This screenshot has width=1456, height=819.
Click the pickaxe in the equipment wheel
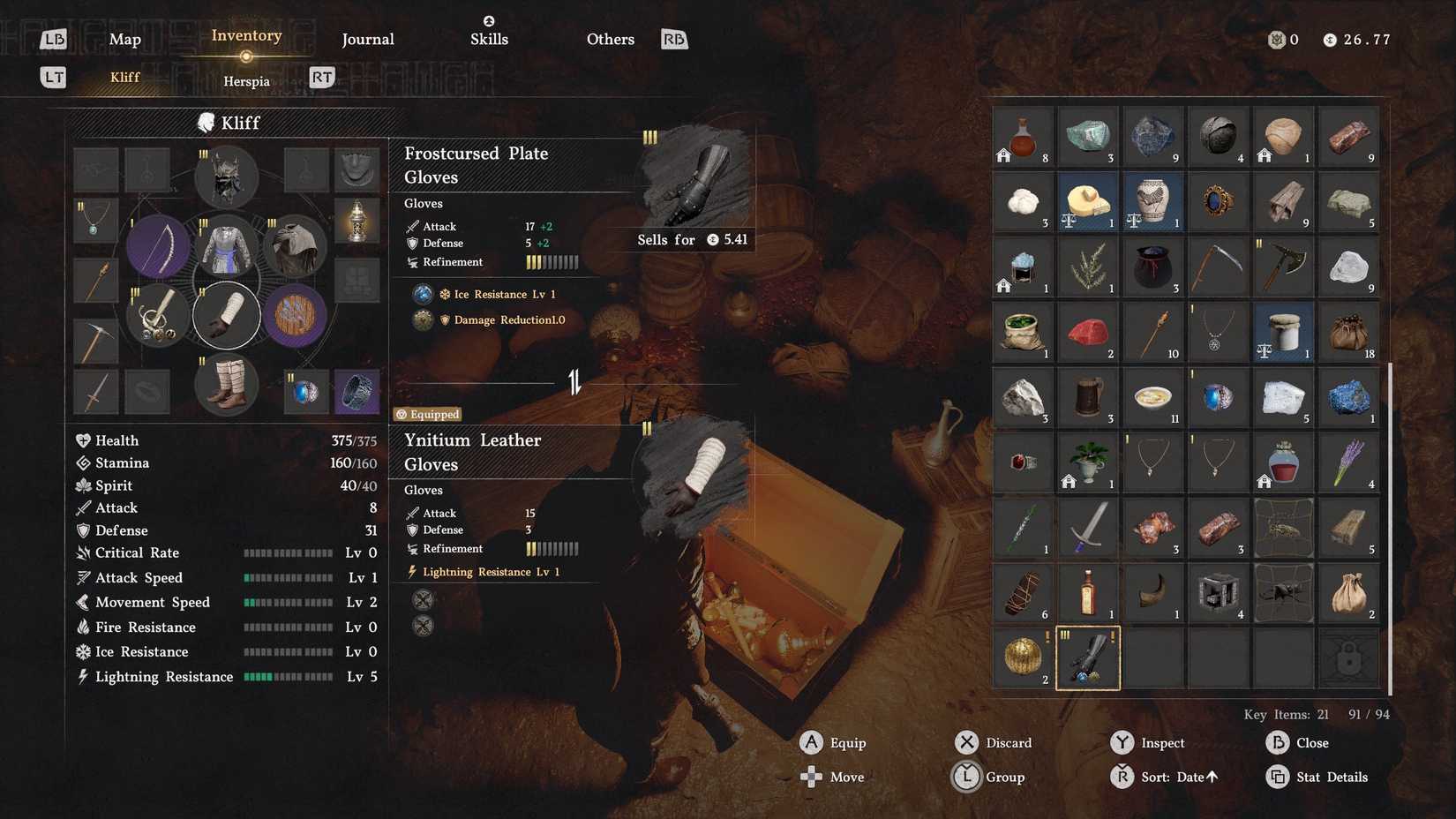click(x=95, y=342)
